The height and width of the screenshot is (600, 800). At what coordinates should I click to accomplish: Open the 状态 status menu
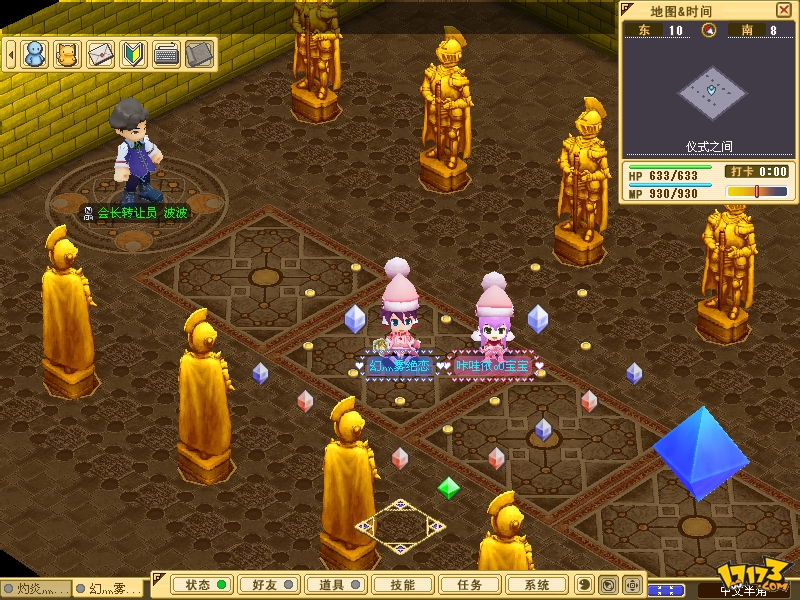pyautogui.click(x=199, y=585)
